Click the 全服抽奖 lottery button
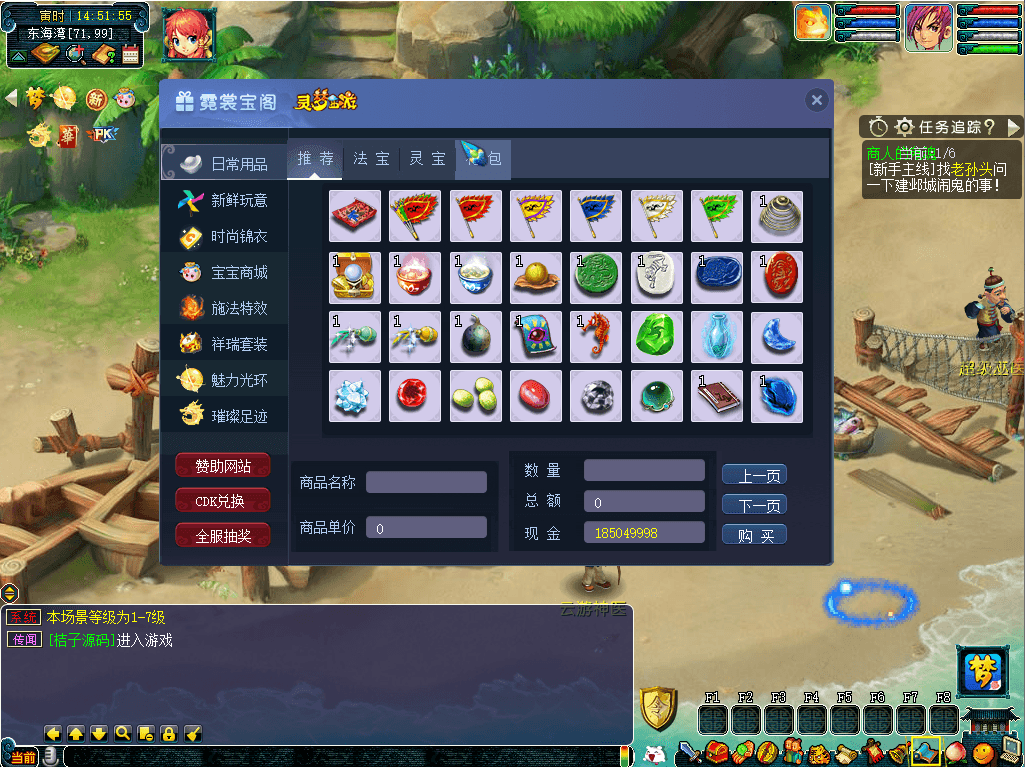The width and height of the screenshot is (1025, 767). click(222, 536)
